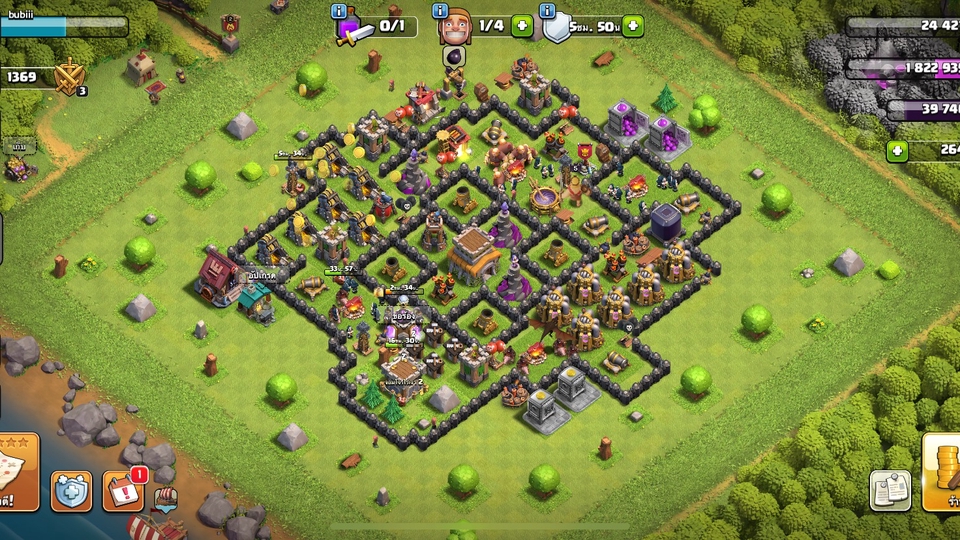The width and height of the screenshot is (960, 540).
Task: Extend shield time with plus button
Action: (632, 26)
